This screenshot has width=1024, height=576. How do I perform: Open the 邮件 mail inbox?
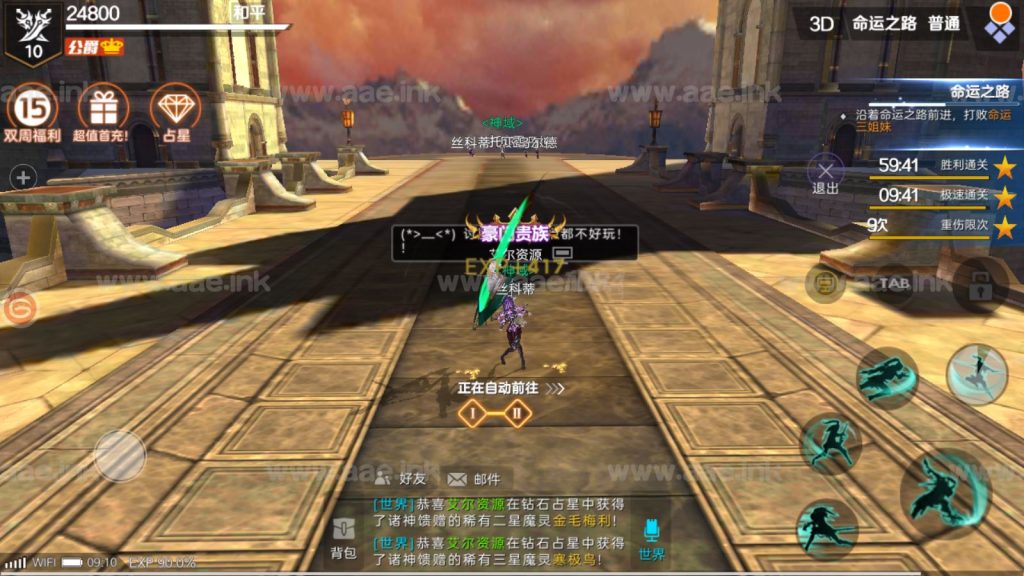474,479
